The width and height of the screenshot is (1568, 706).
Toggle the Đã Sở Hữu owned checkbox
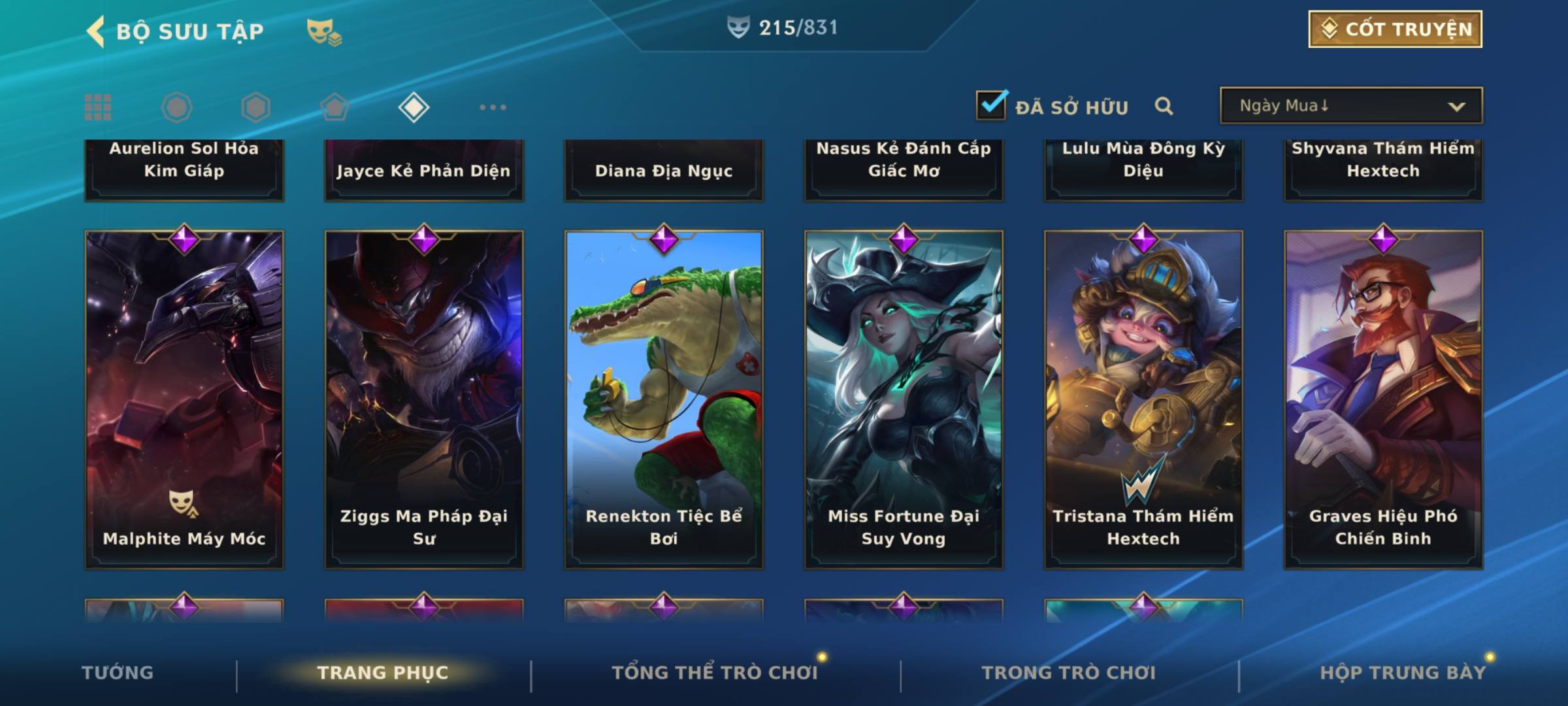[990, 105]
